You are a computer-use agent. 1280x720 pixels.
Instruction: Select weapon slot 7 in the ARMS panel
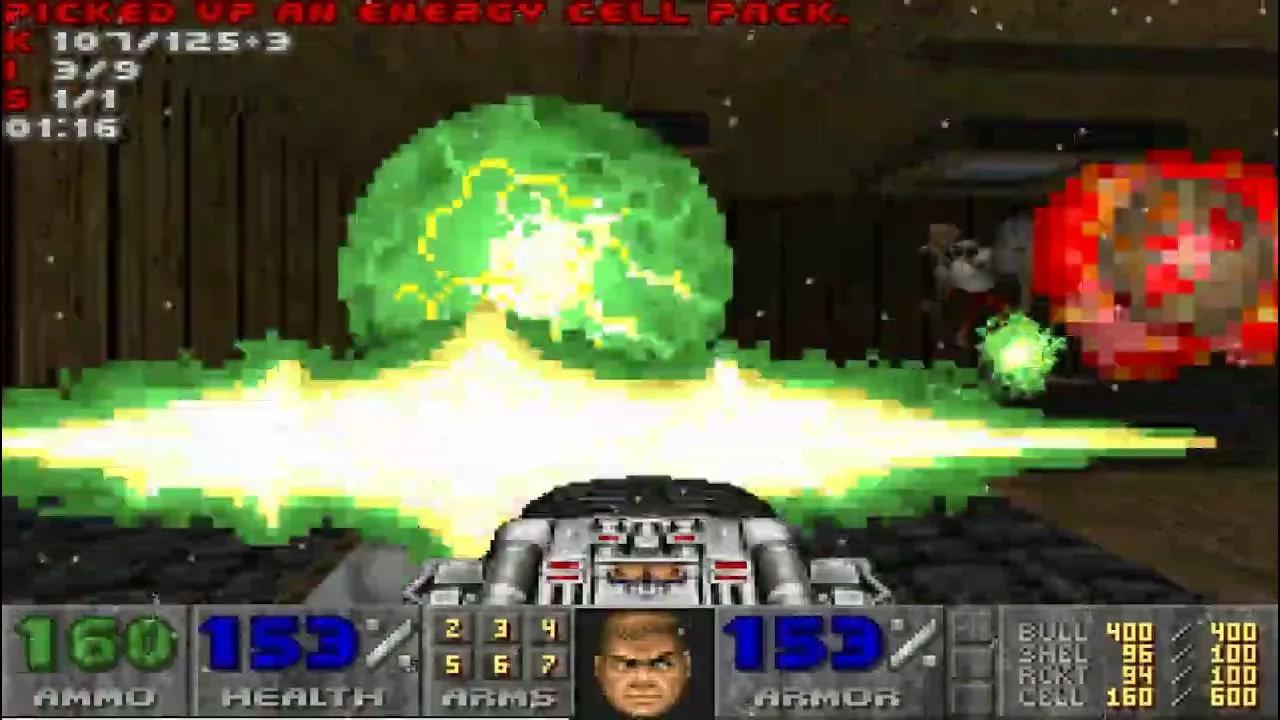[x=547, y=663]
